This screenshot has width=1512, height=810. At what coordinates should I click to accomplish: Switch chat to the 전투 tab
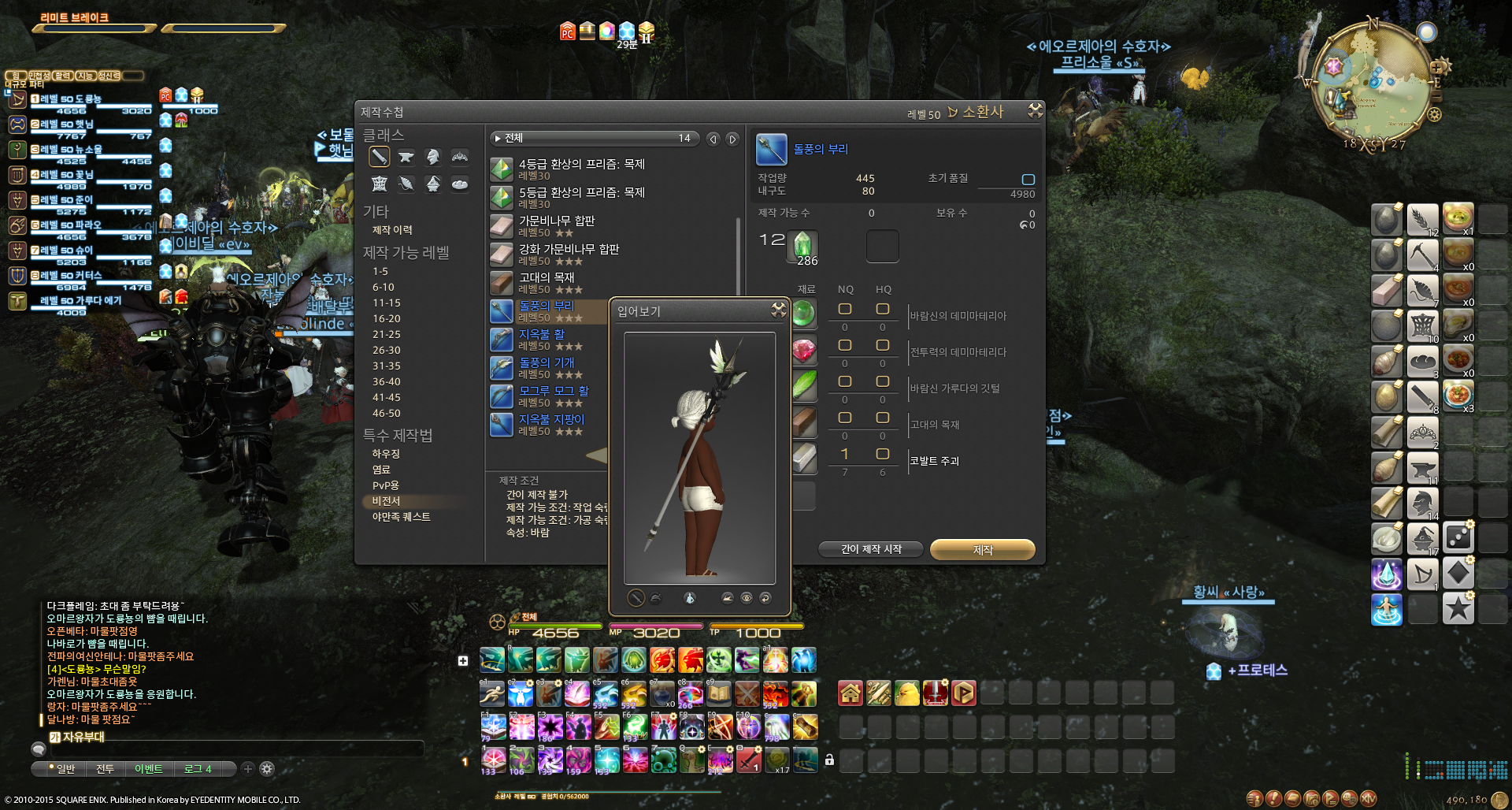pyautogui.click(x=105, y=769)
